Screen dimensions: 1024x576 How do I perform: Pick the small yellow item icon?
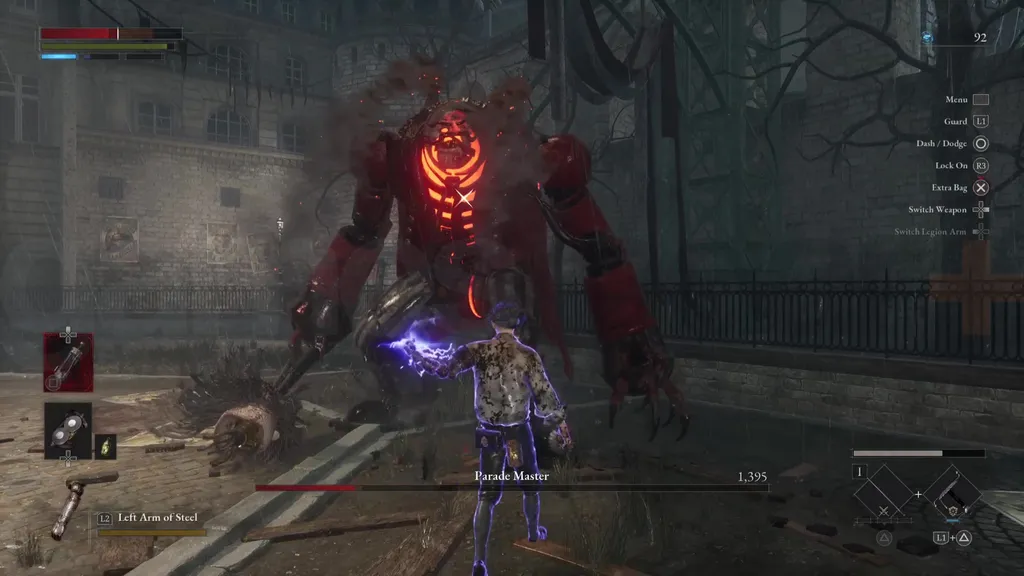point(105,445)
